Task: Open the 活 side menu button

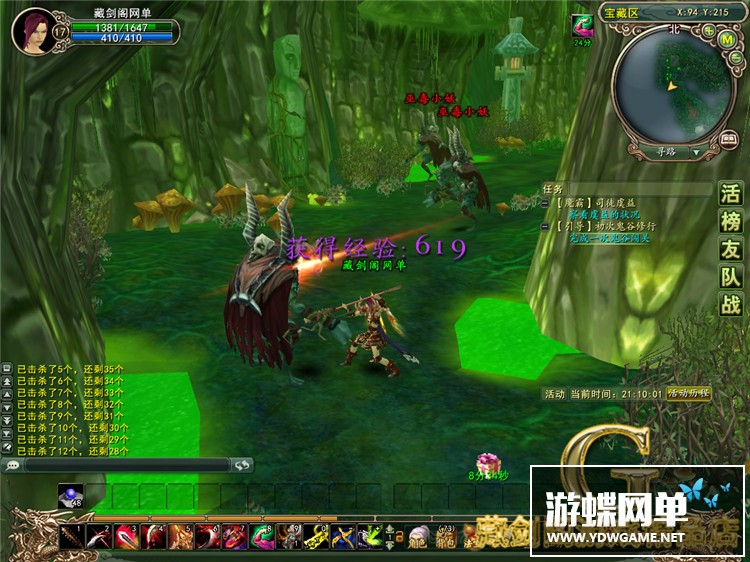Action: [731, 194]
